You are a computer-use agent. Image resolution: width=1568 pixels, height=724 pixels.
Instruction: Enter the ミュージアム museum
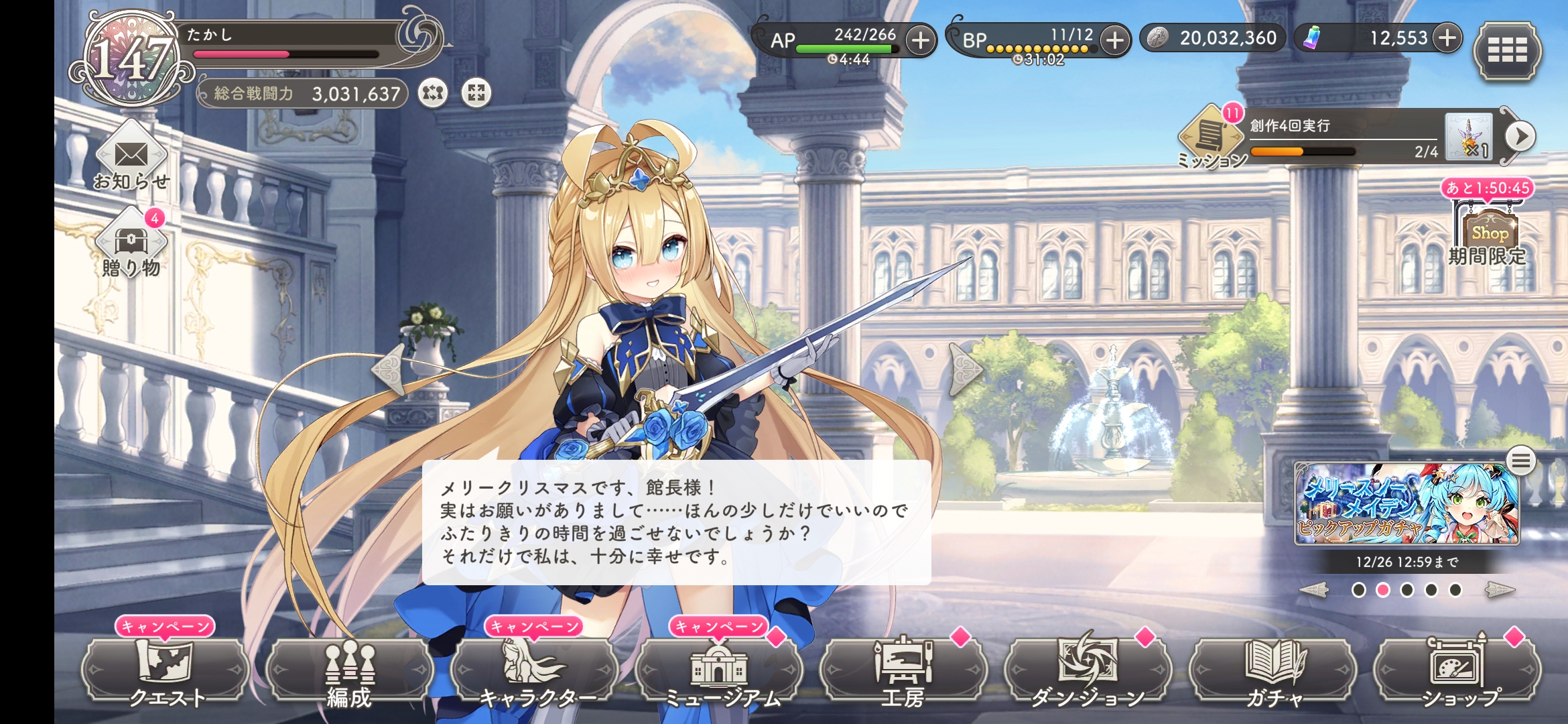tap(718, 670)
